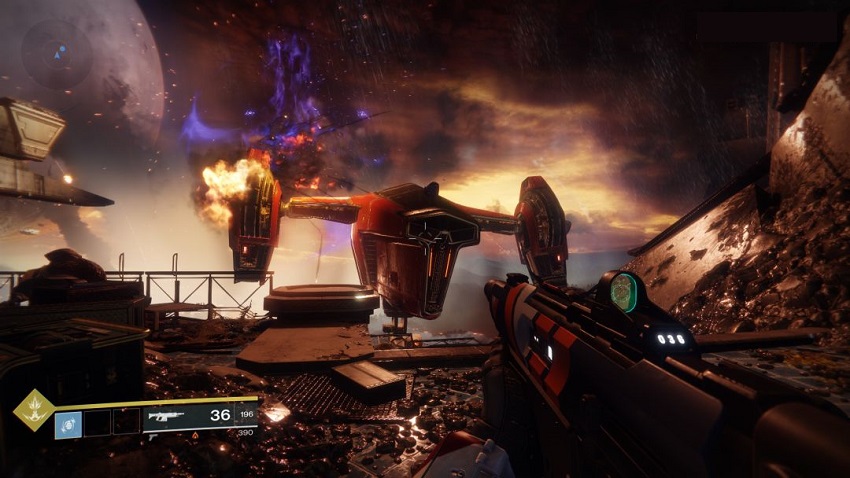Activate the golden diamond Super ability icon

(34, 410)
